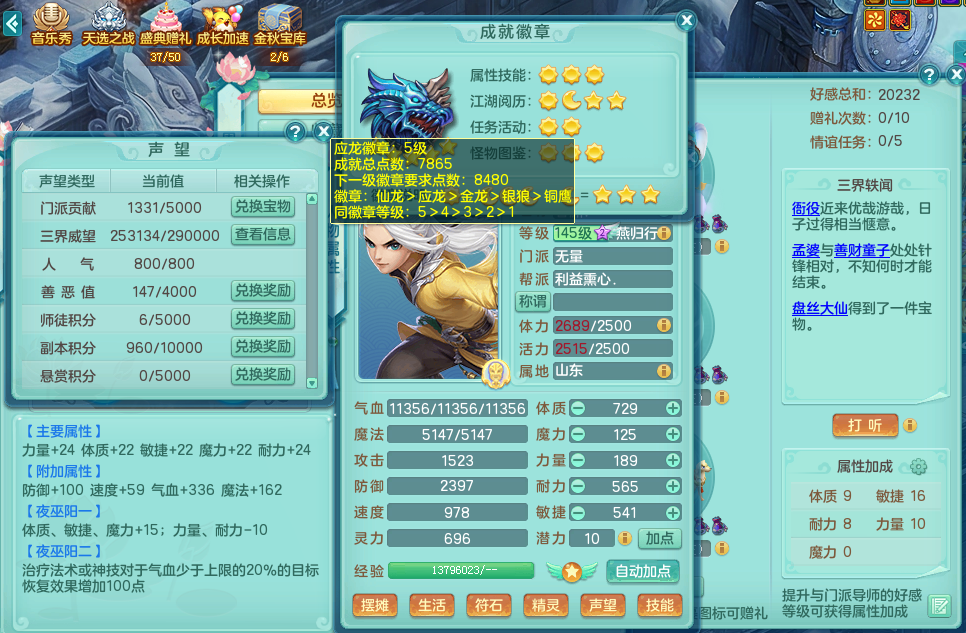Click 兑换宝物 for 门派贡献
This screenshot has width=966, height=633.
pyautogui.click(x=263, y=207)
